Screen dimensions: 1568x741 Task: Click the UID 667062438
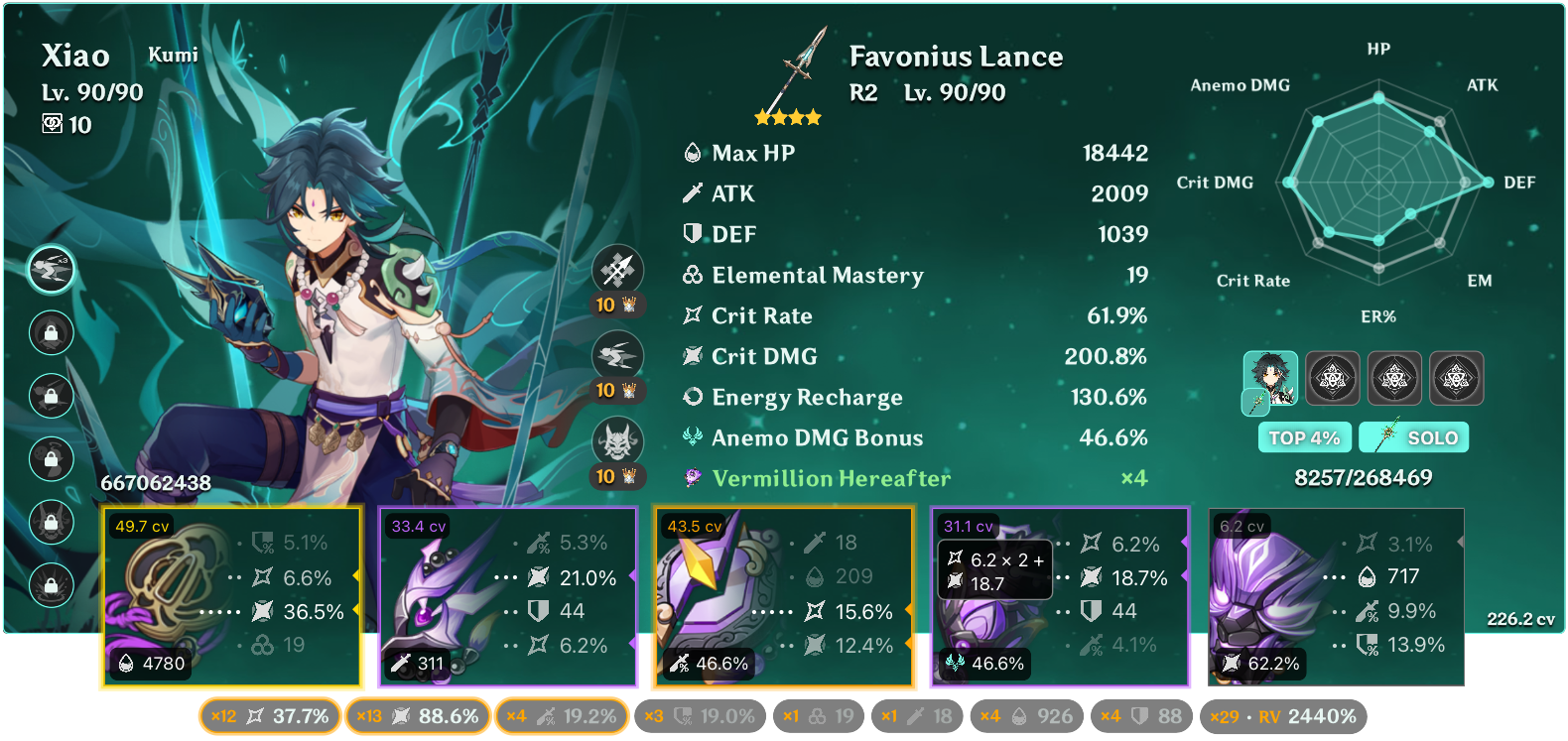coord(155,485)
